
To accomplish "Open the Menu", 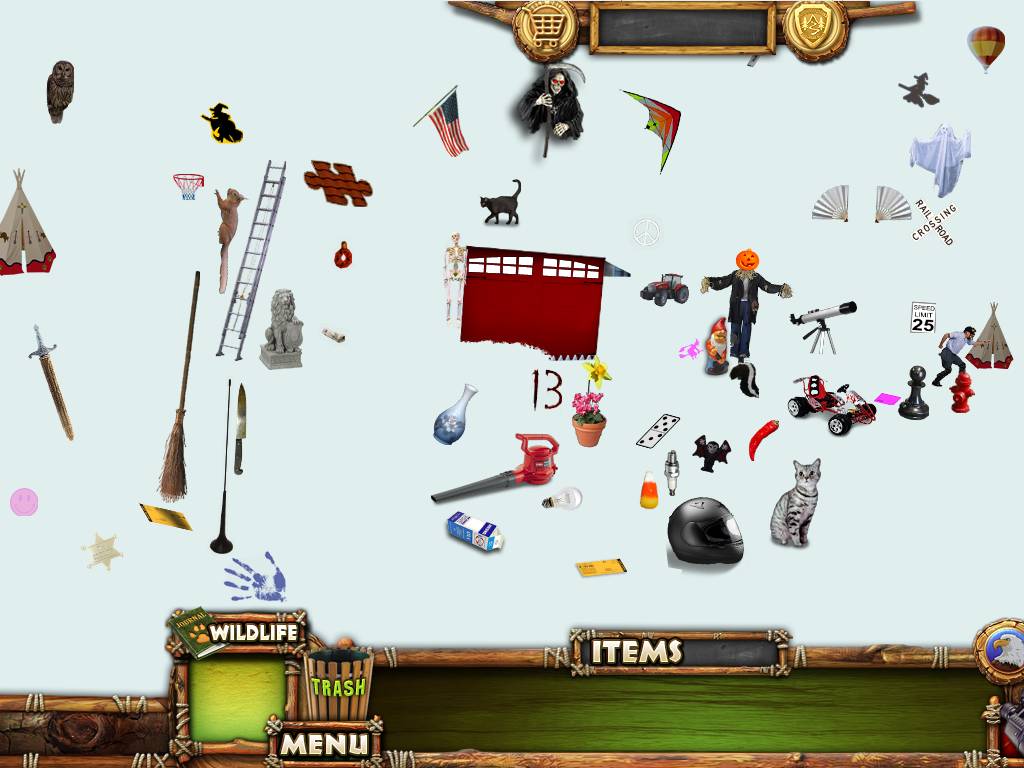I will click(x=325, y=743).
